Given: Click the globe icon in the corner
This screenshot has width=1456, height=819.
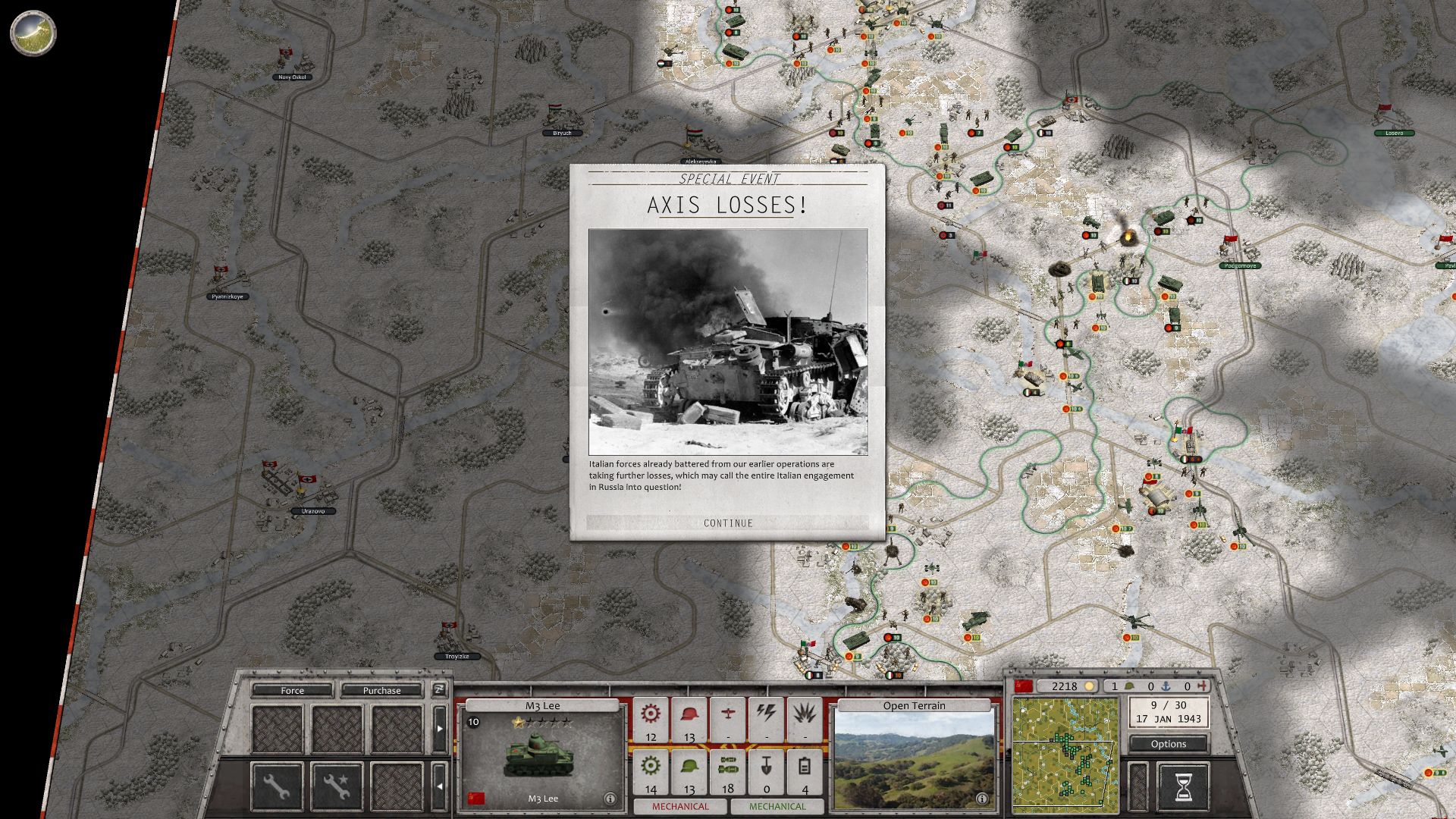Looking at the screenshot, I should (x=33, y=33).
